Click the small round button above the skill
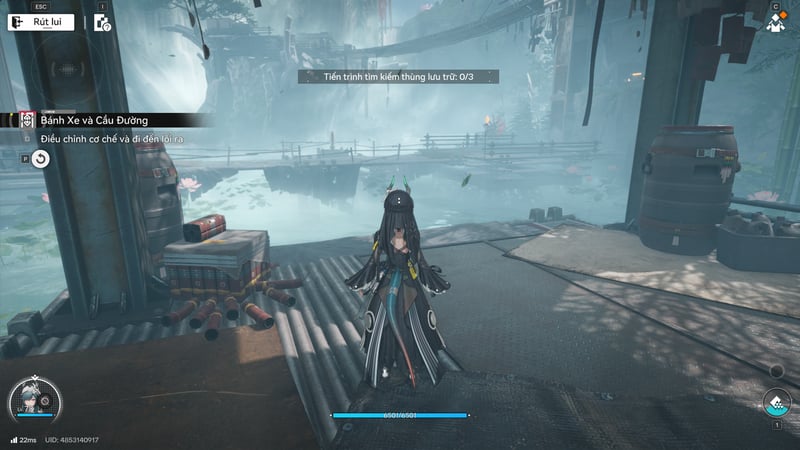 (776, 371)
